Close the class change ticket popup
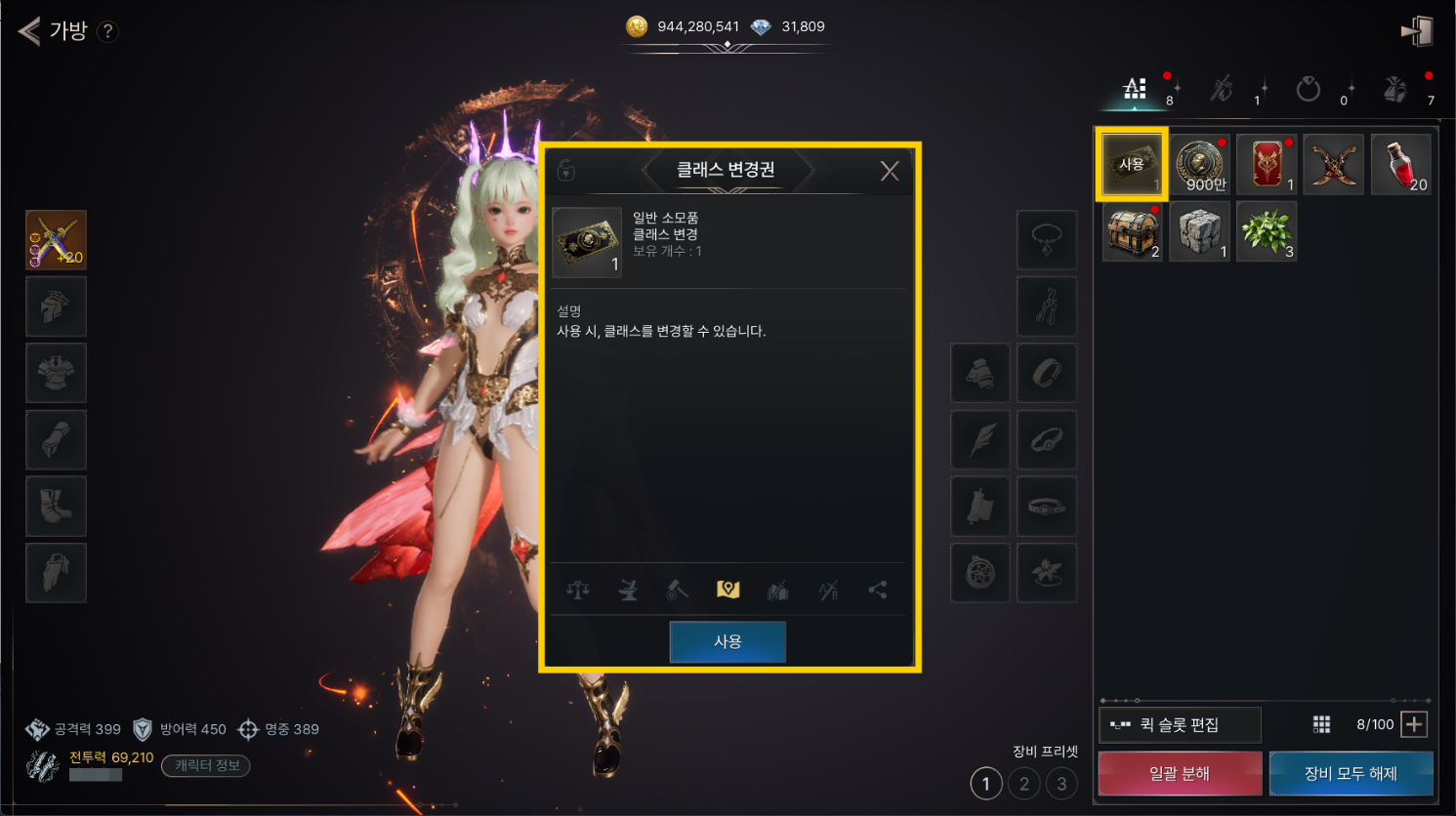Image resolution: width=1456 pixels, height=816 pixels. [889, 171]
